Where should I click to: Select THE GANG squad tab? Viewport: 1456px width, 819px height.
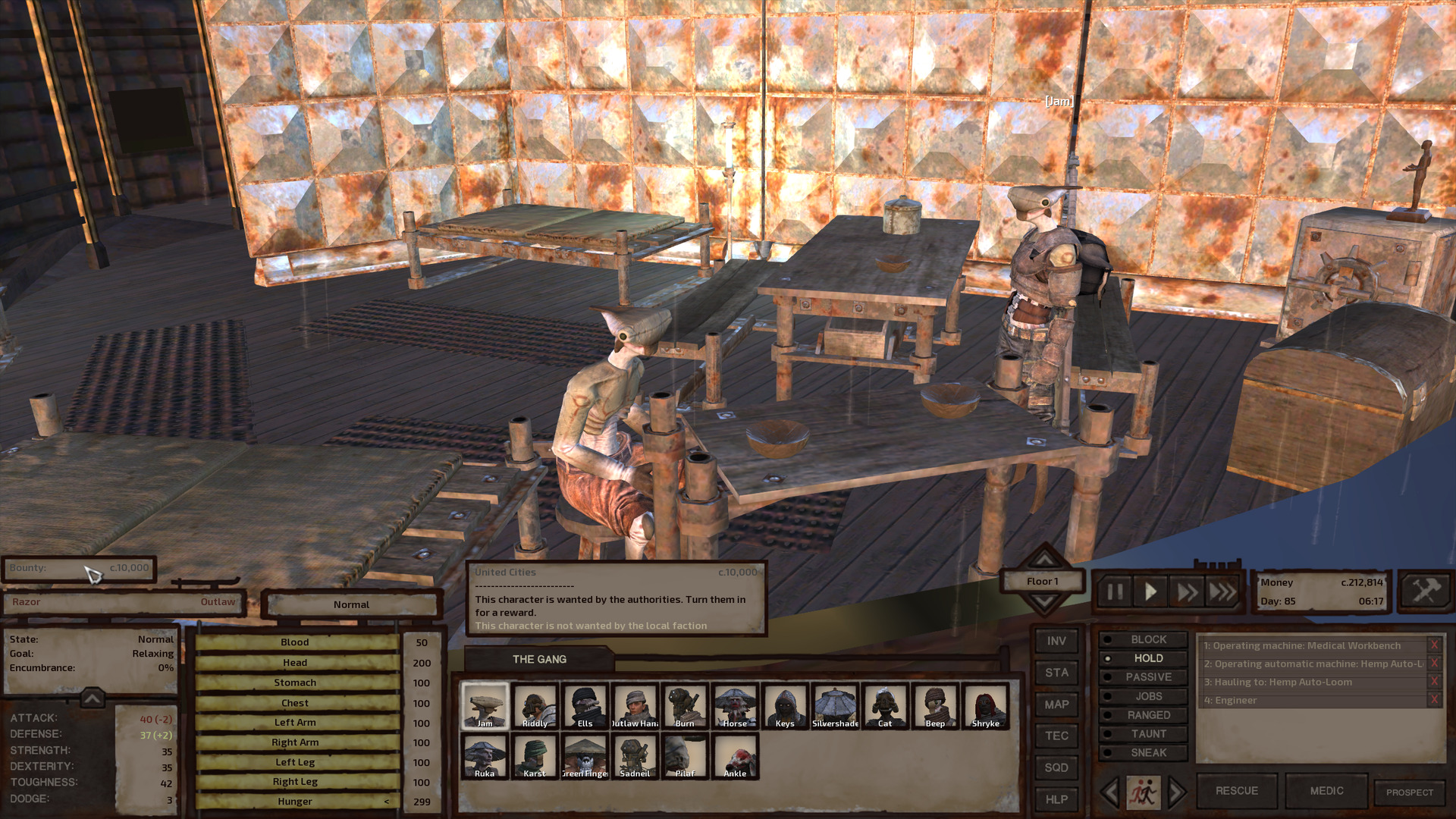[539, 659]
